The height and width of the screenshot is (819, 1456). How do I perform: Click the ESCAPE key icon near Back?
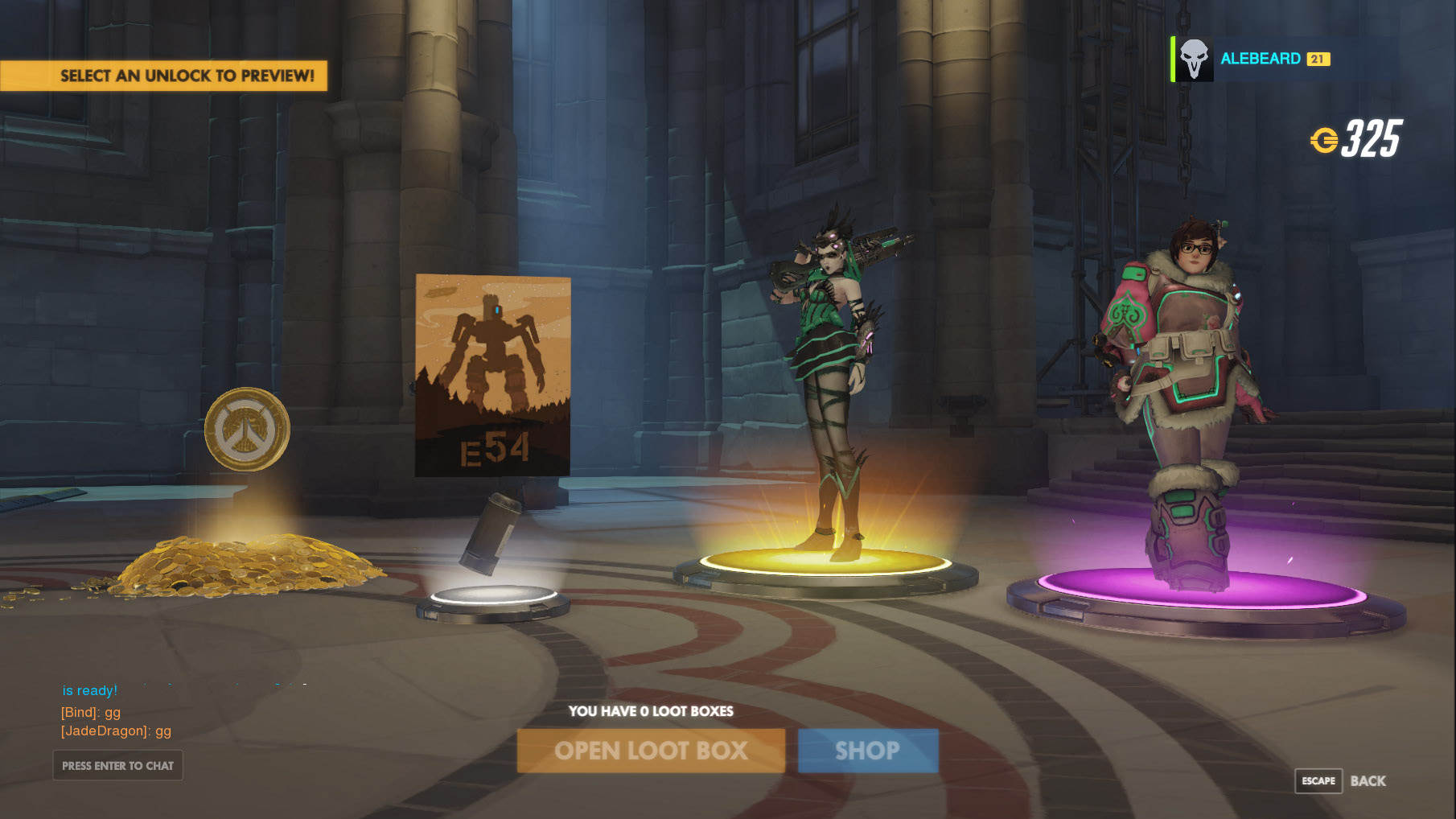click(x=1318, y=780)
